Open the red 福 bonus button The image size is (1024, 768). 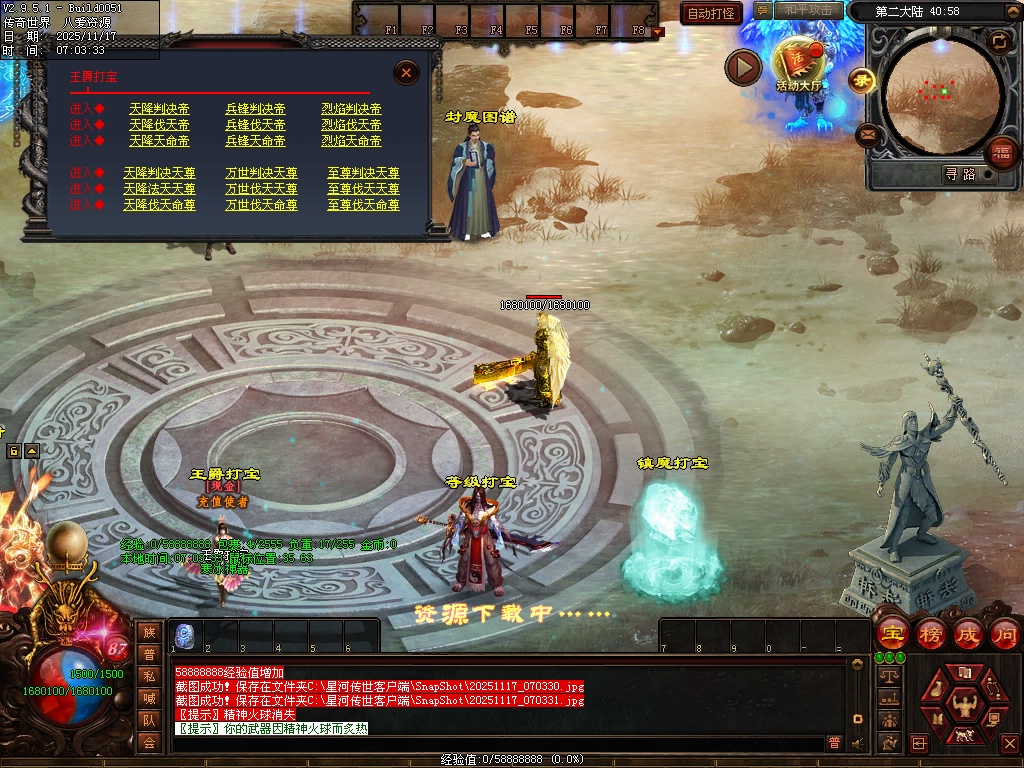[1000, 153]
